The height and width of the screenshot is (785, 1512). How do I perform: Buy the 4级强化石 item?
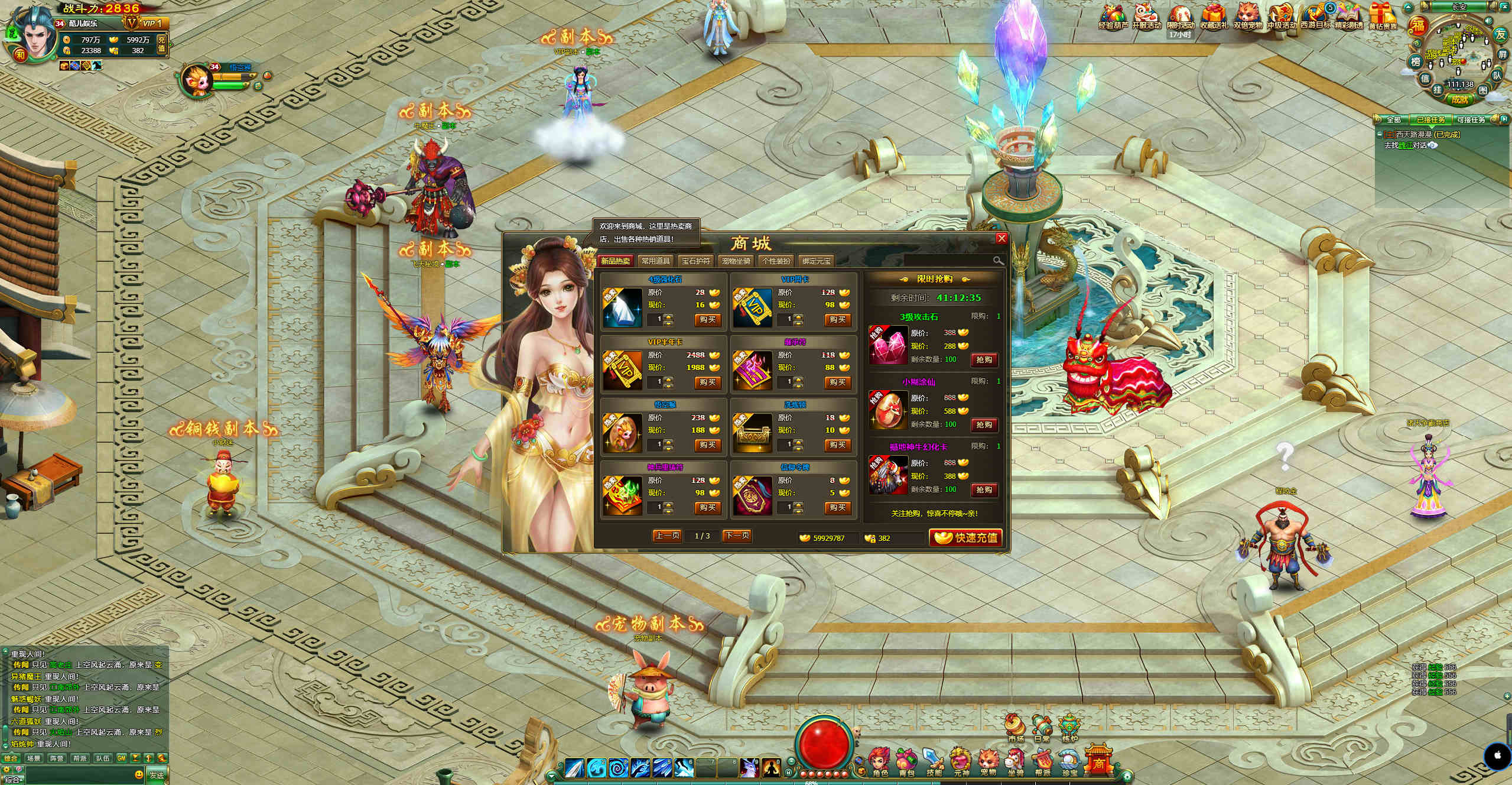[x=707, y=320]
